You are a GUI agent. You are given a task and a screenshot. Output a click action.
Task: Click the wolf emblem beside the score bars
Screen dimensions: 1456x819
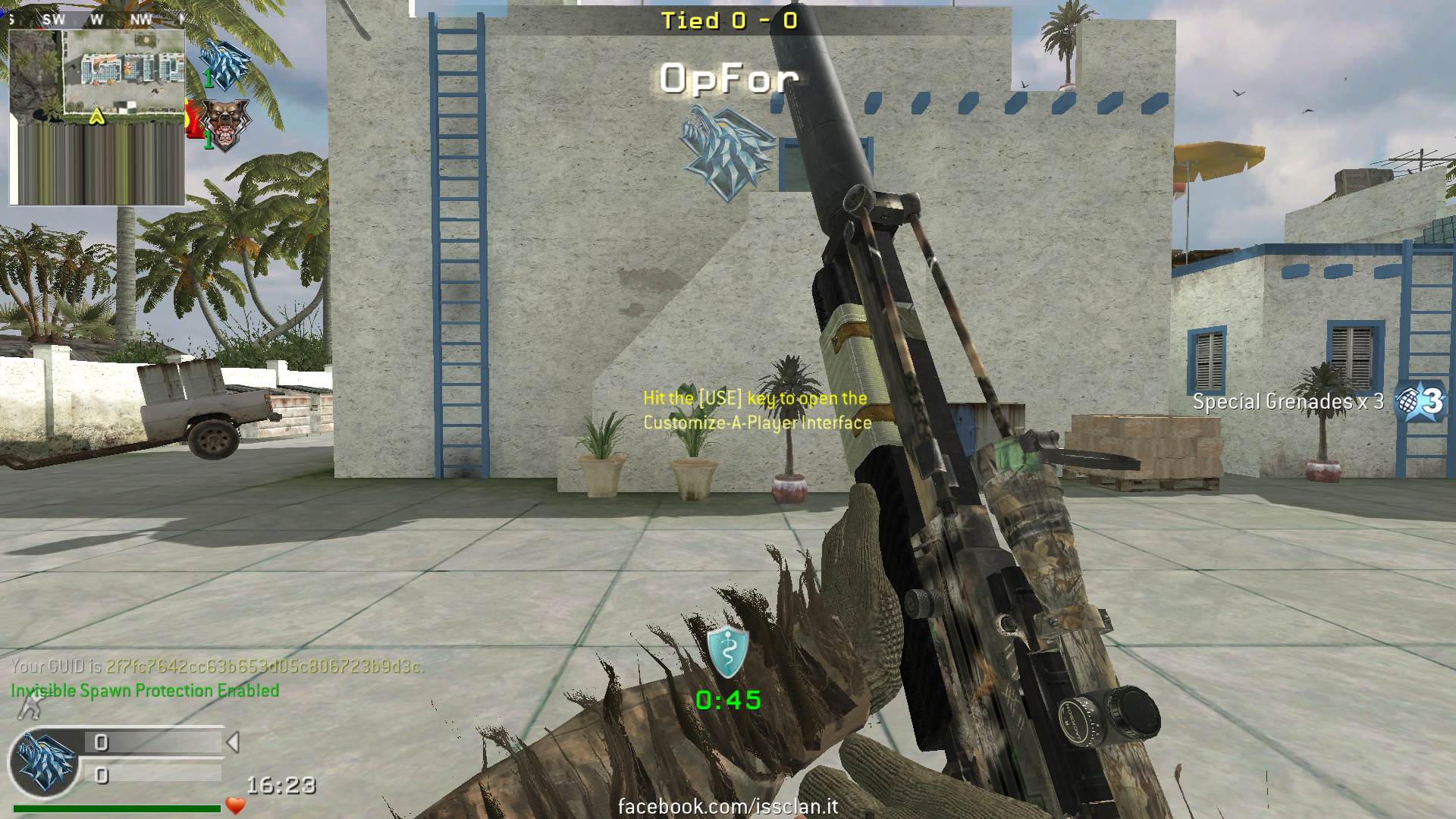45,761
